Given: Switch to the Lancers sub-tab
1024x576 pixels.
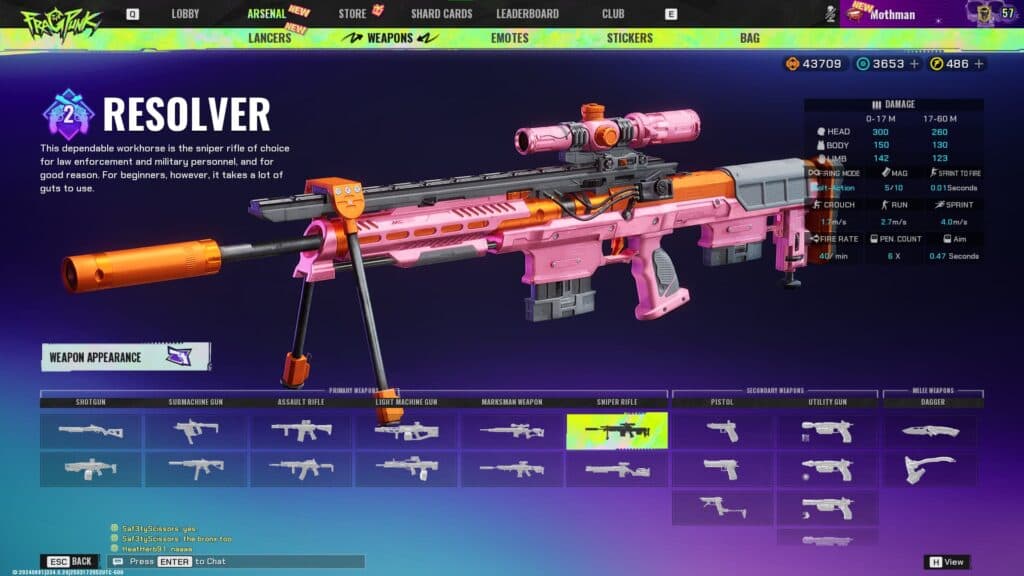Looking at the screenshot, I should [269, 38].
